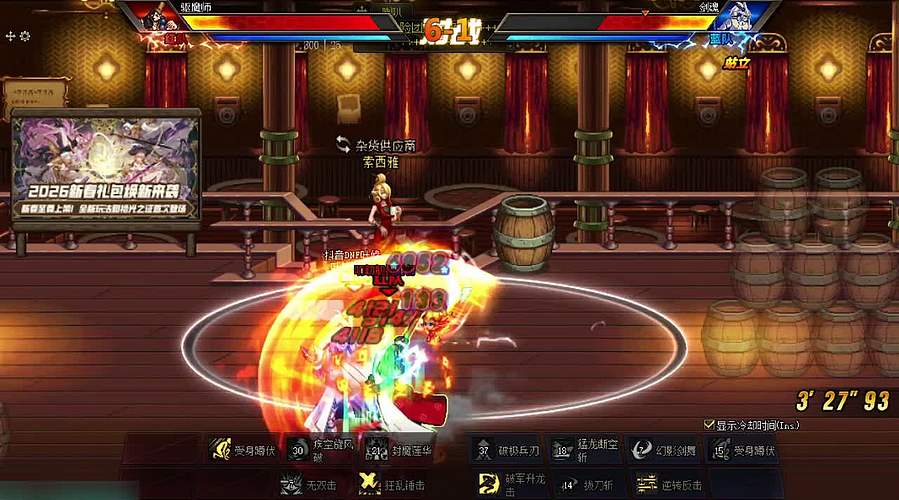Toggle the 显示冷却时间 checkbox
The height and width of the screenshot is (500, 899).
click(709, 425)
